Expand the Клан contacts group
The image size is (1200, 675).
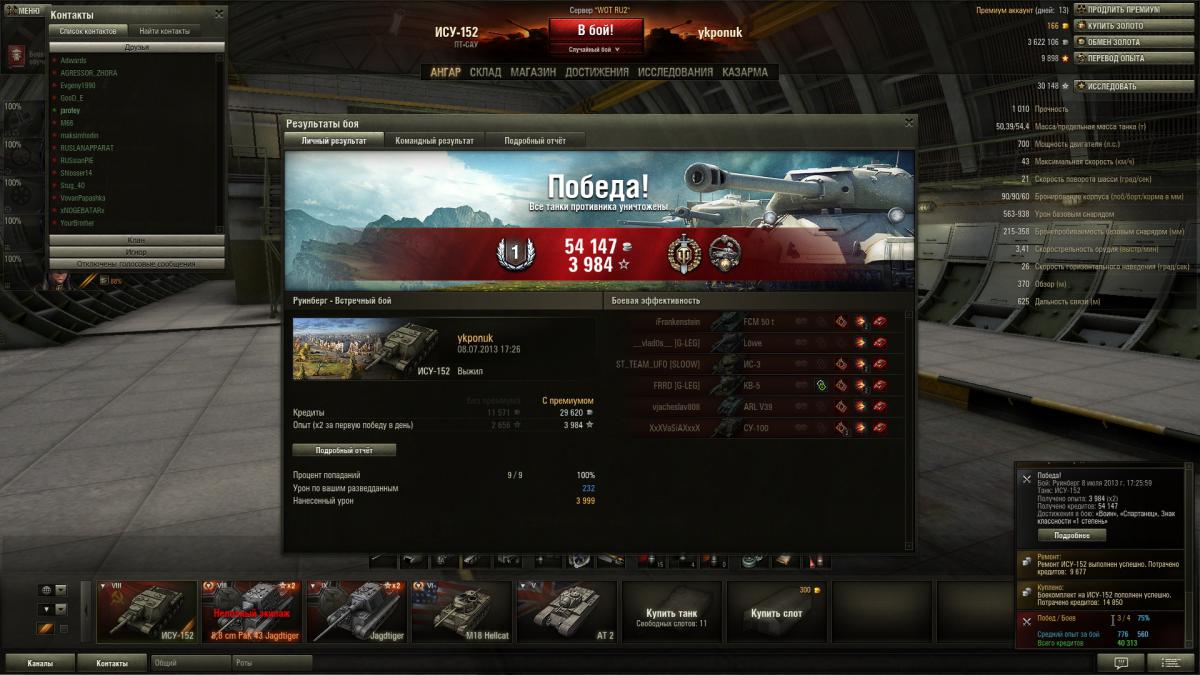point(136,240)
